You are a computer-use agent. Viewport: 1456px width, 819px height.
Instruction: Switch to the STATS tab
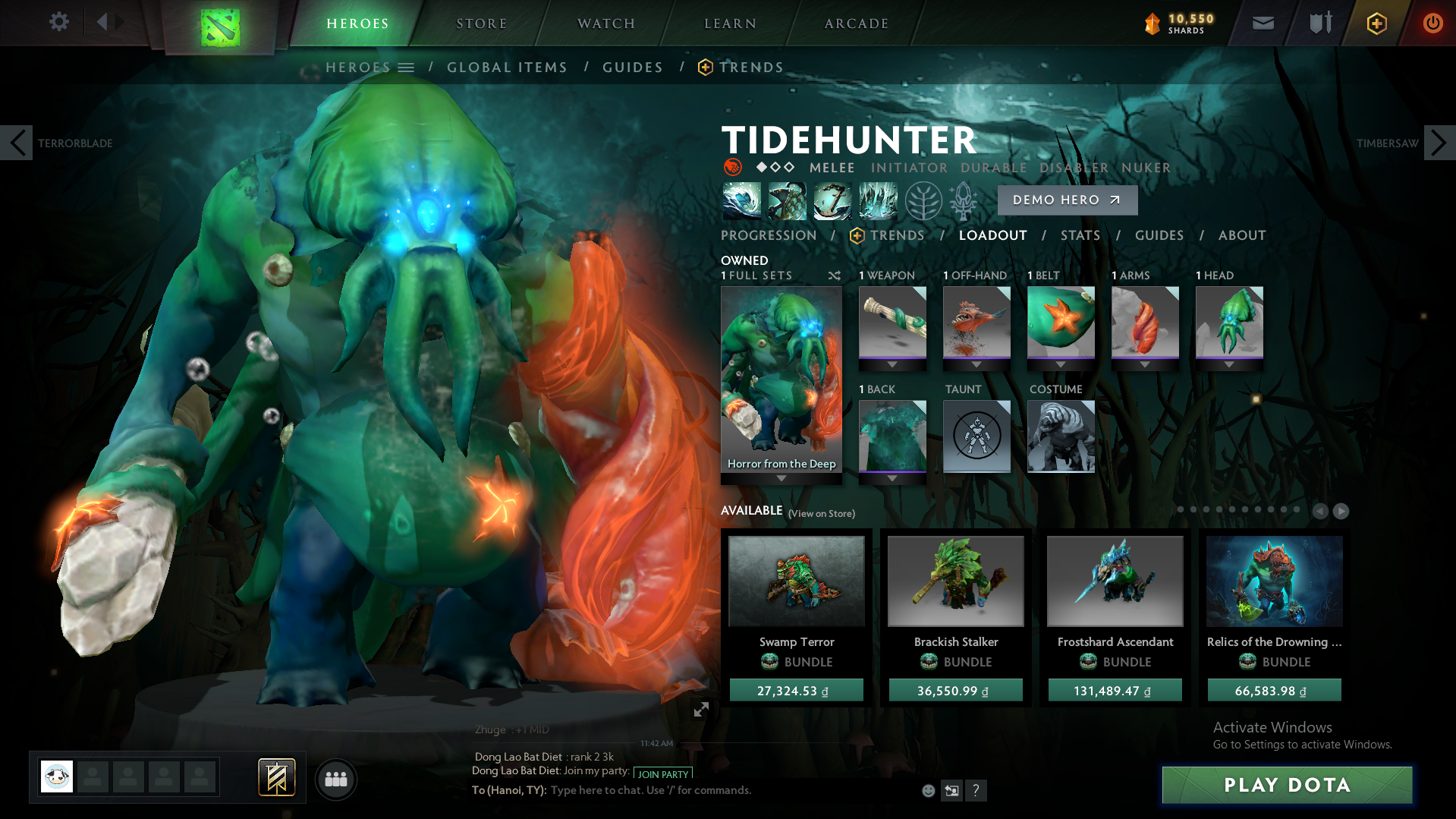point(1080,235)
